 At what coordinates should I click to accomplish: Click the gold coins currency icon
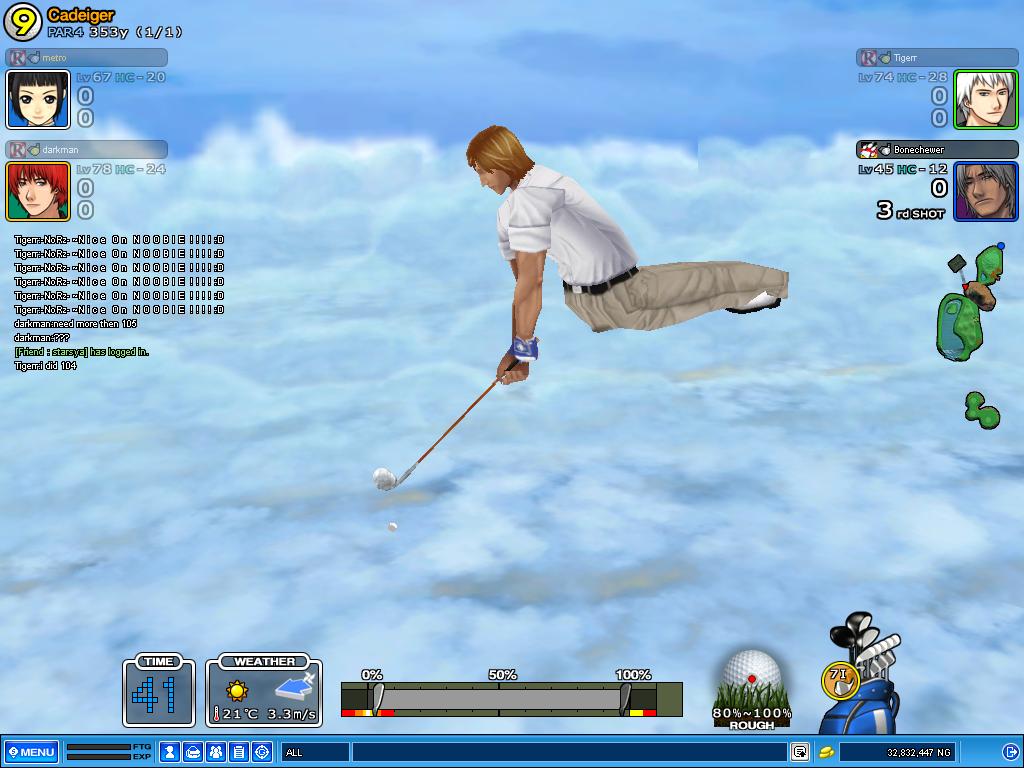827,752
